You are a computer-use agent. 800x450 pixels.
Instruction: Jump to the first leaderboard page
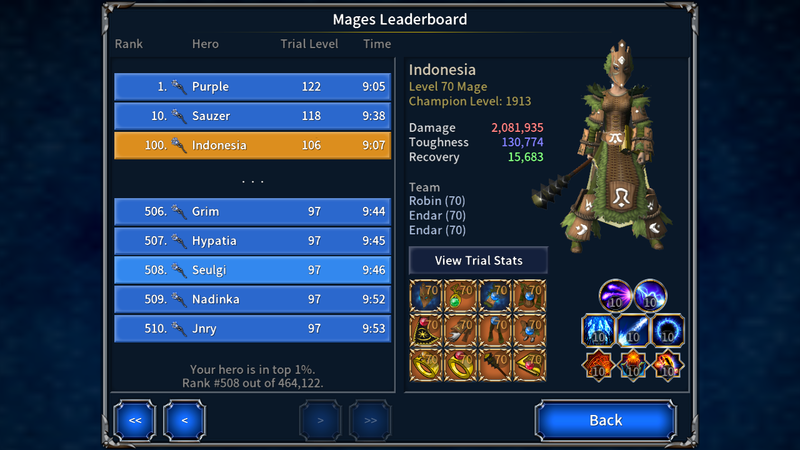(134, 420)
